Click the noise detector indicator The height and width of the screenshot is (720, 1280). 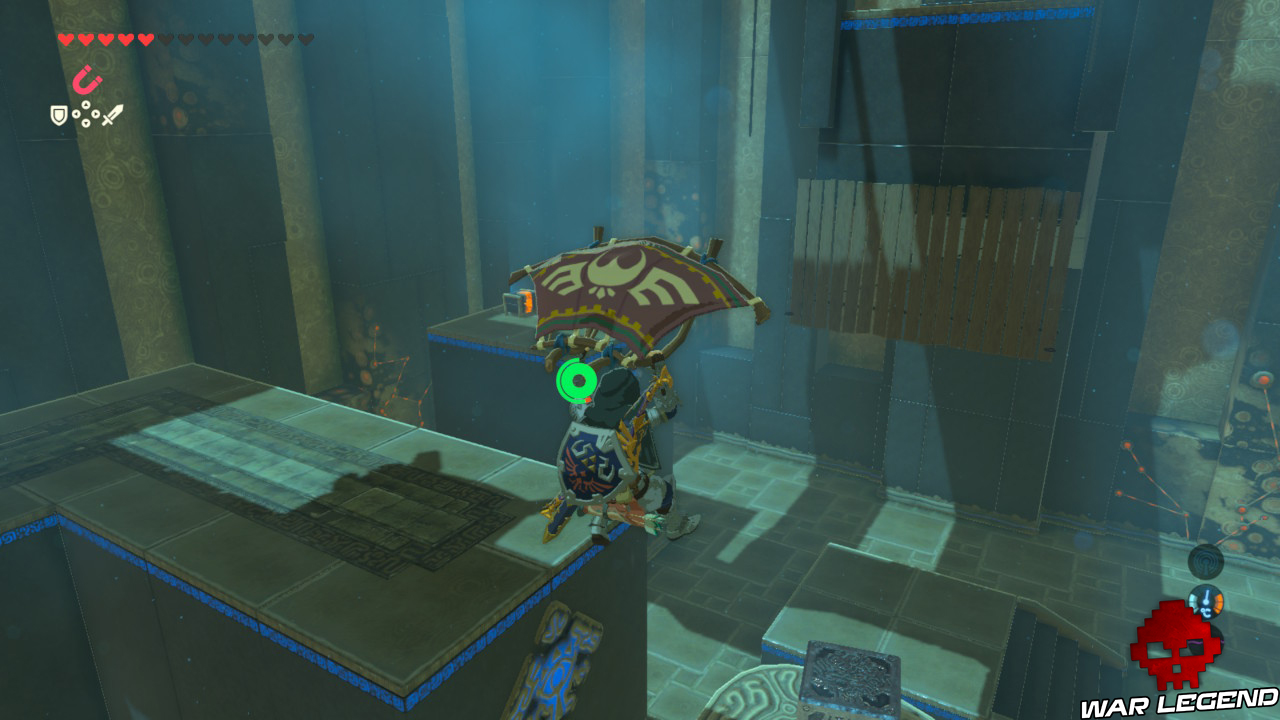1207,562
